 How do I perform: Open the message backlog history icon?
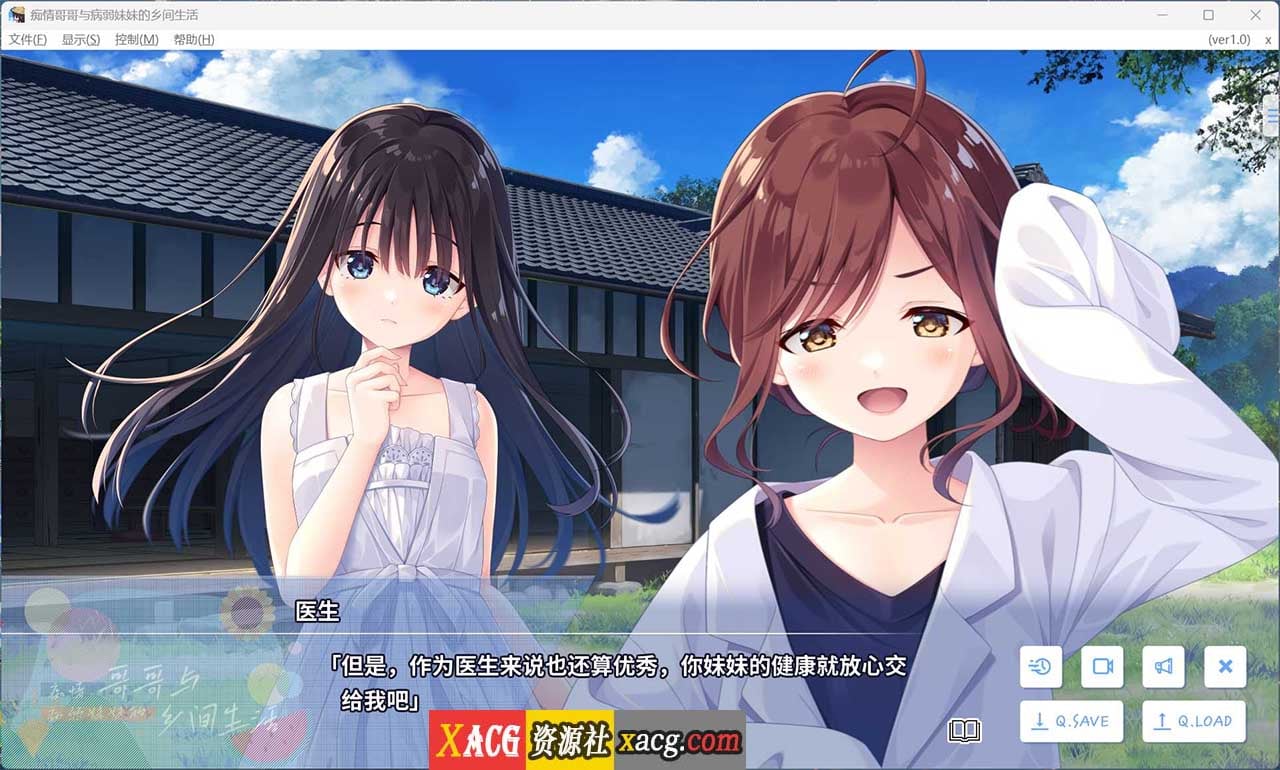click(1040, 667)
